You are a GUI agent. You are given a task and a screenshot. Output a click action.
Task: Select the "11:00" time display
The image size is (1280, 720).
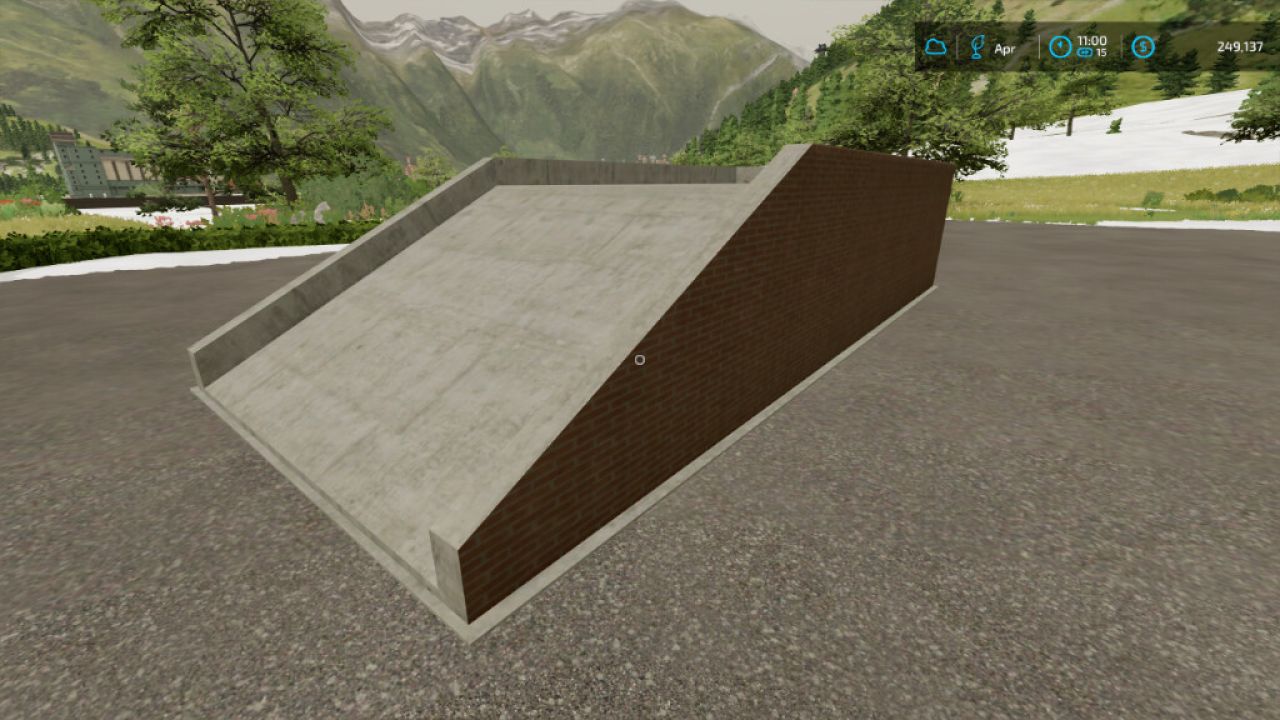tap(1092, 41)
